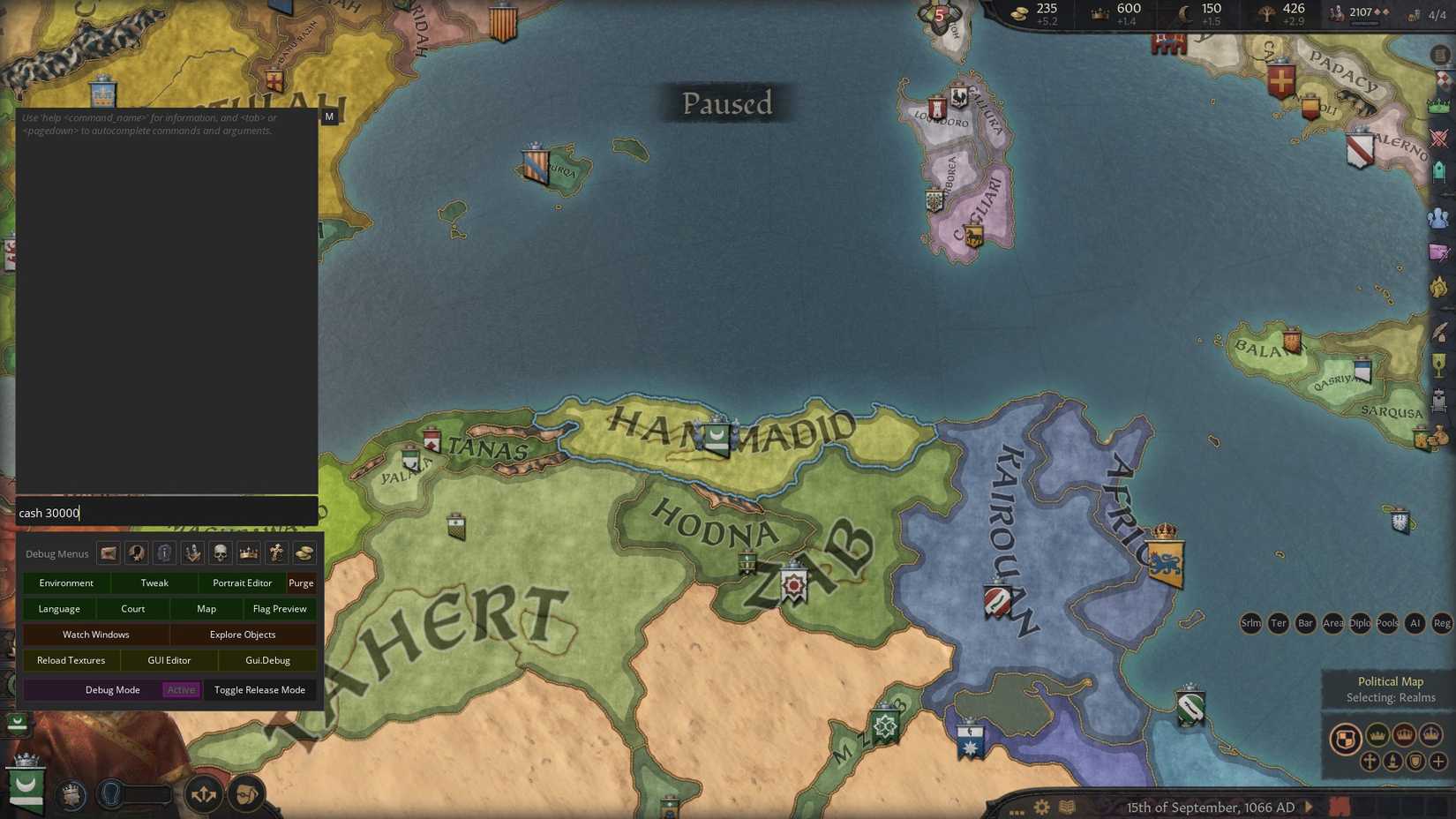Open the magnifying glass search icon bottom left

(x=109, y=793)
